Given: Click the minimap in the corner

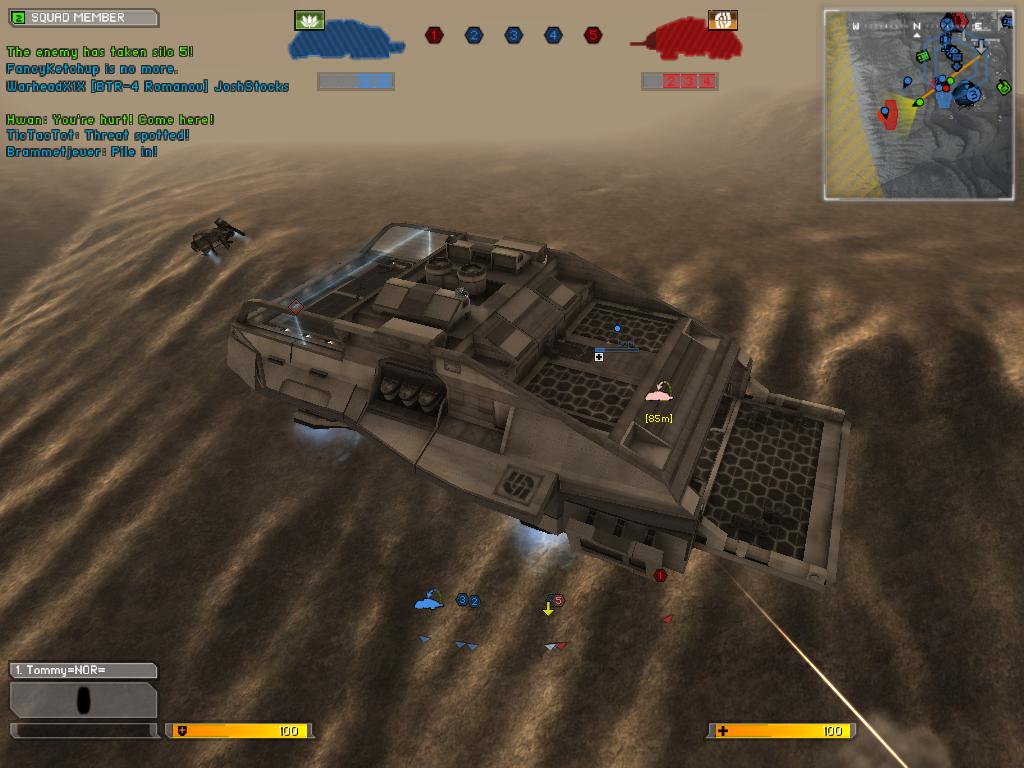Looking at the screenshot, I should point(921,104).
